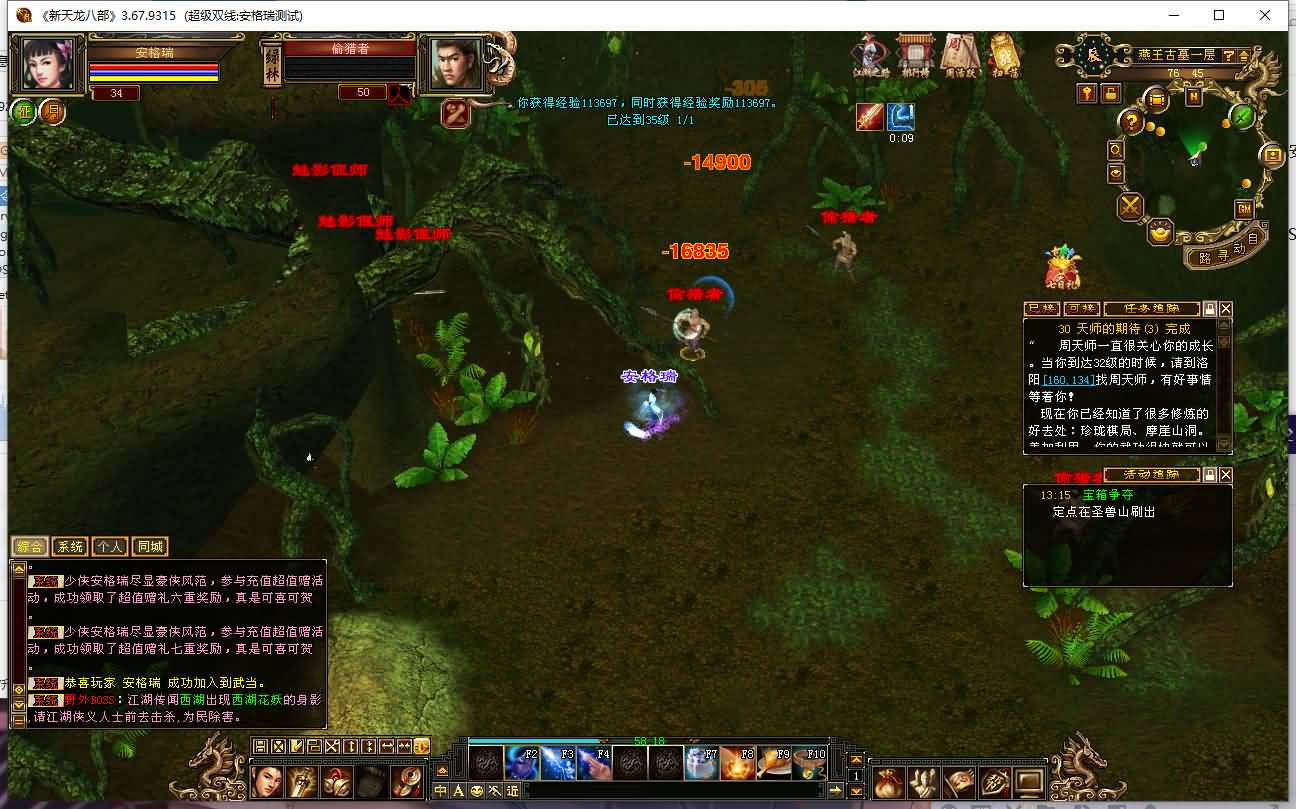Viewport: 1296px width, 809px height.
Task: Switch chat to the 系统 tab
Action: tap(69, 547)
